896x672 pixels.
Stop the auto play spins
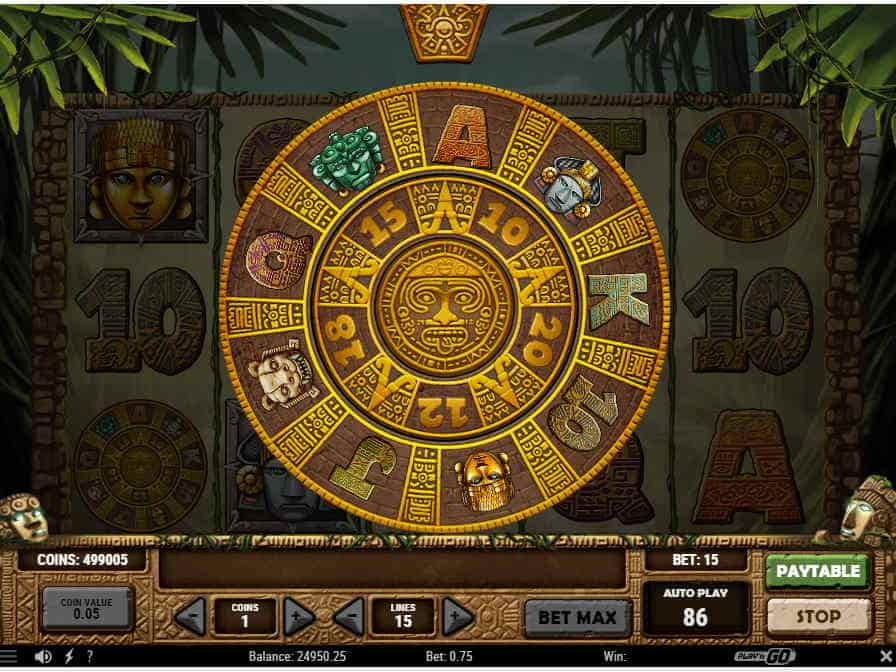click(817, 616)
